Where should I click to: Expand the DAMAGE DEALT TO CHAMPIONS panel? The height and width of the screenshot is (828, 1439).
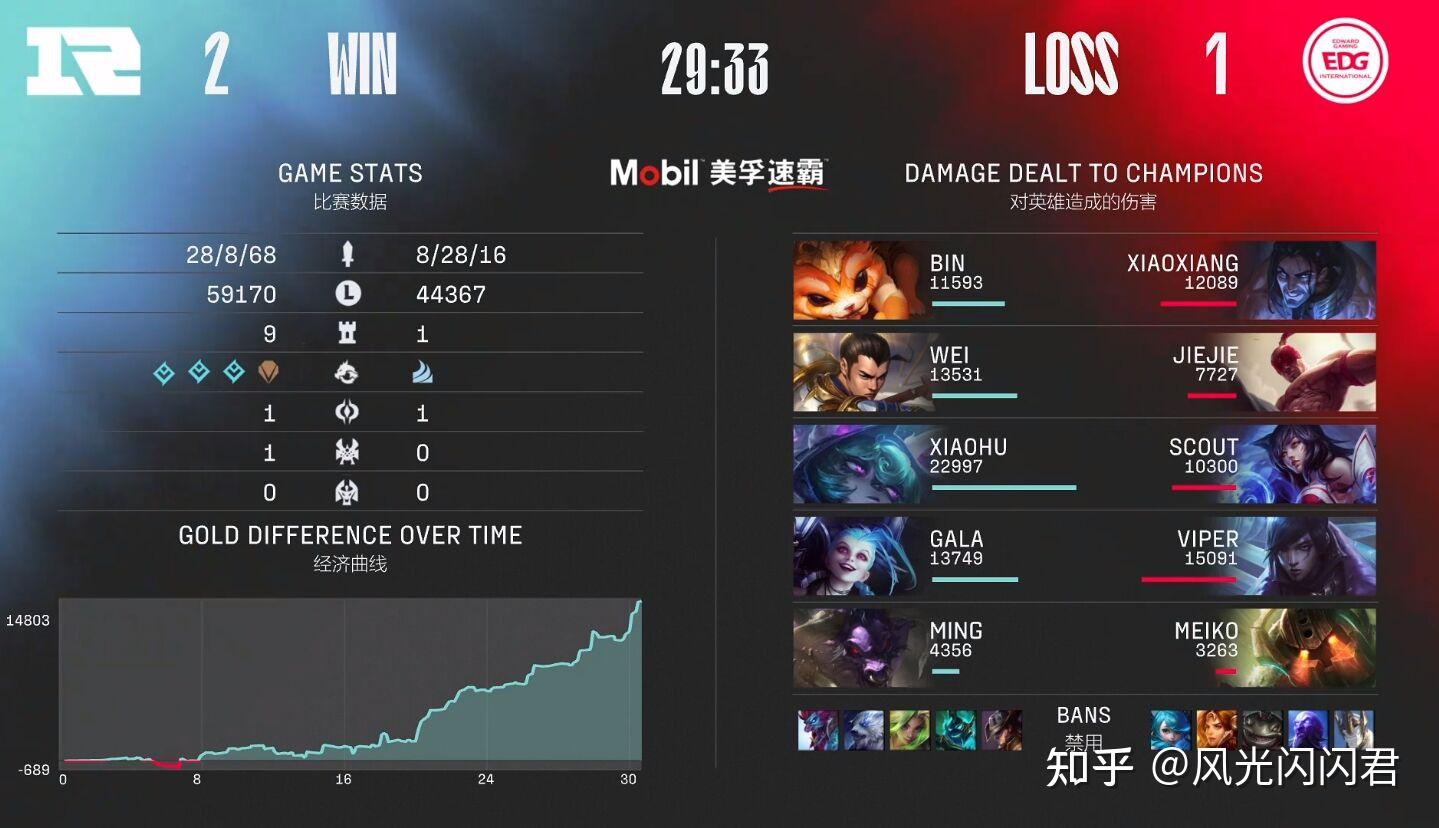click(x=1082, y=172)
